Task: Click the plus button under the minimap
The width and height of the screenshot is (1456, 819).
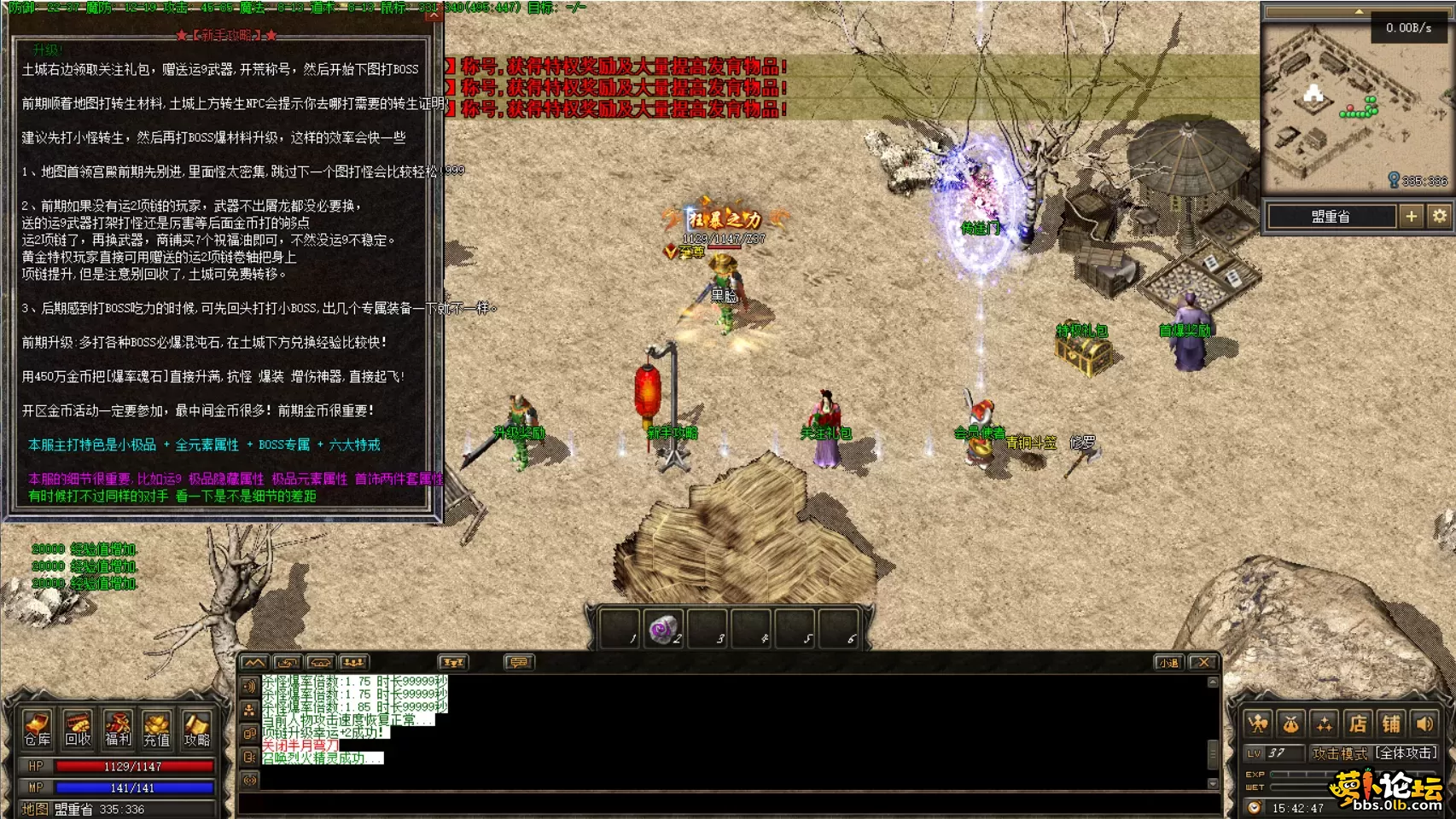Action: pyautogui.click(x=1412, y=217)
